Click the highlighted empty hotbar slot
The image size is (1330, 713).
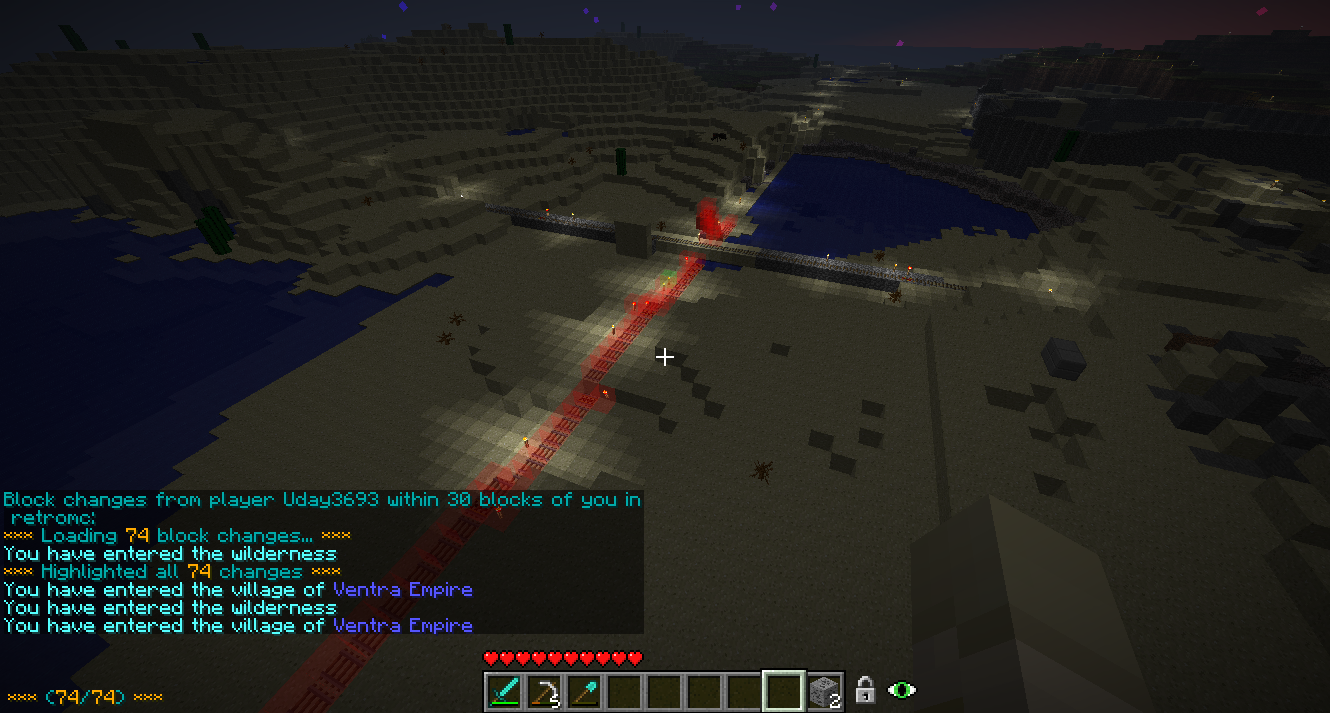783,691
